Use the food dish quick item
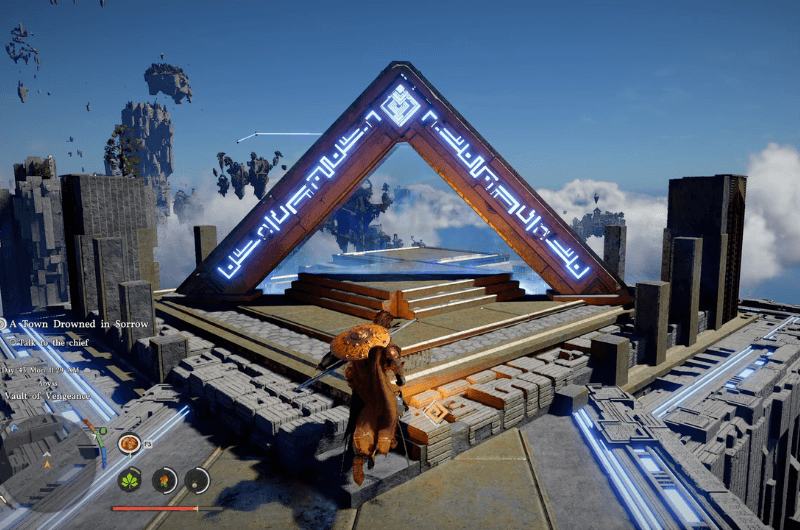This screenshot has width=800, height=530. point(128,443)
